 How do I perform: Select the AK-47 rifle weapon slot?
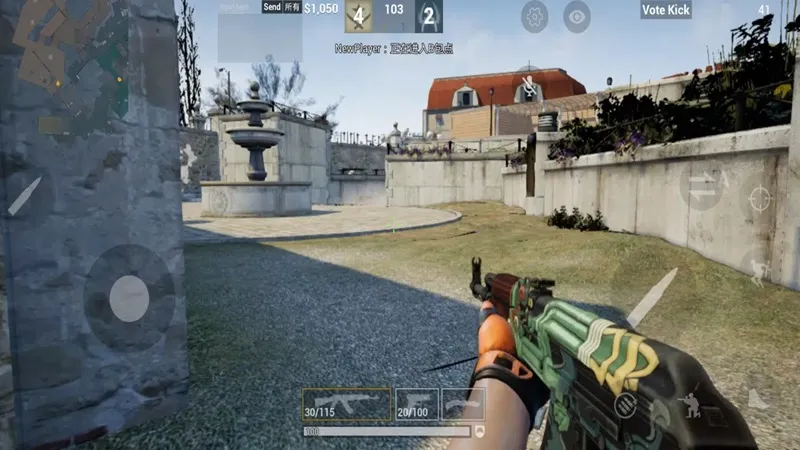click(347, 404)
